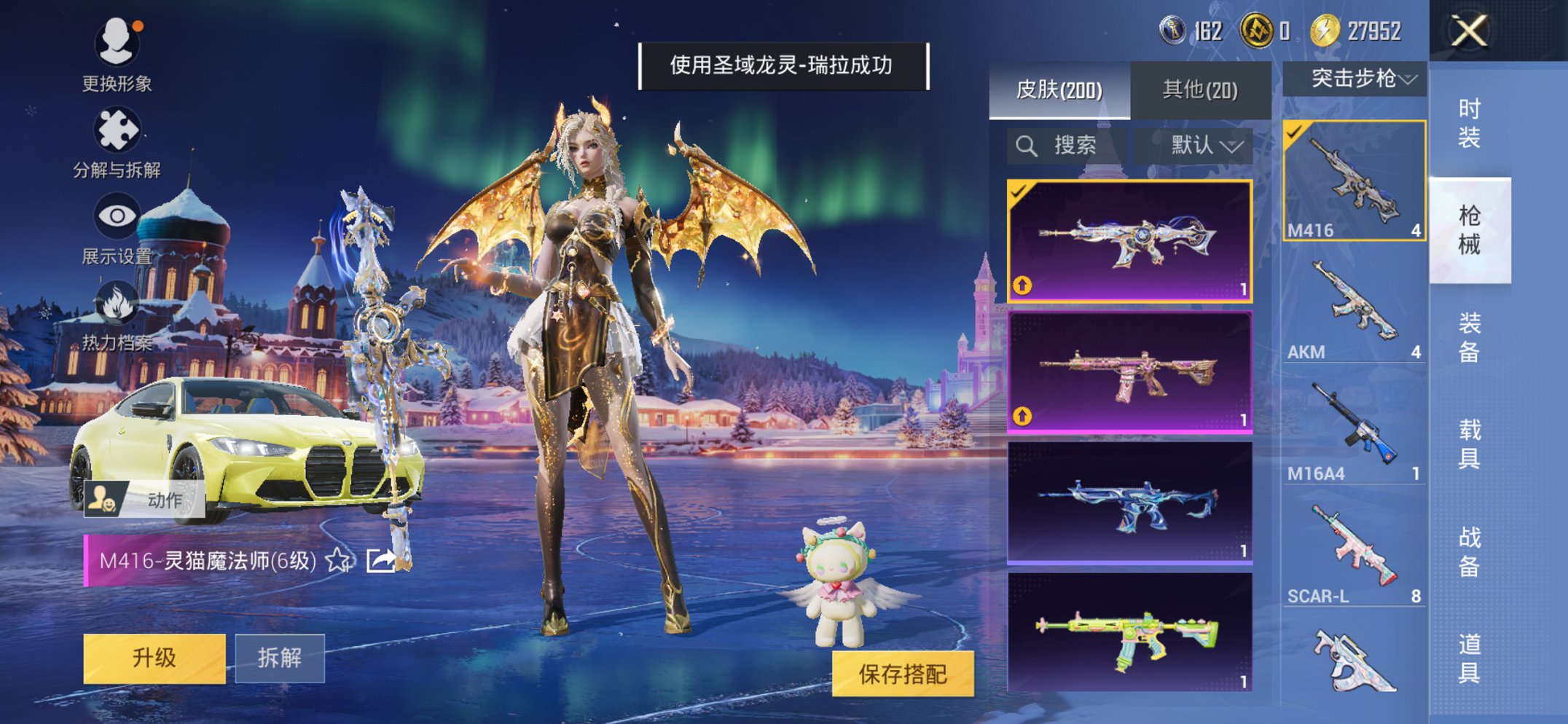
Task: Open the search field magnifier icon
Action: [1028, 144]
